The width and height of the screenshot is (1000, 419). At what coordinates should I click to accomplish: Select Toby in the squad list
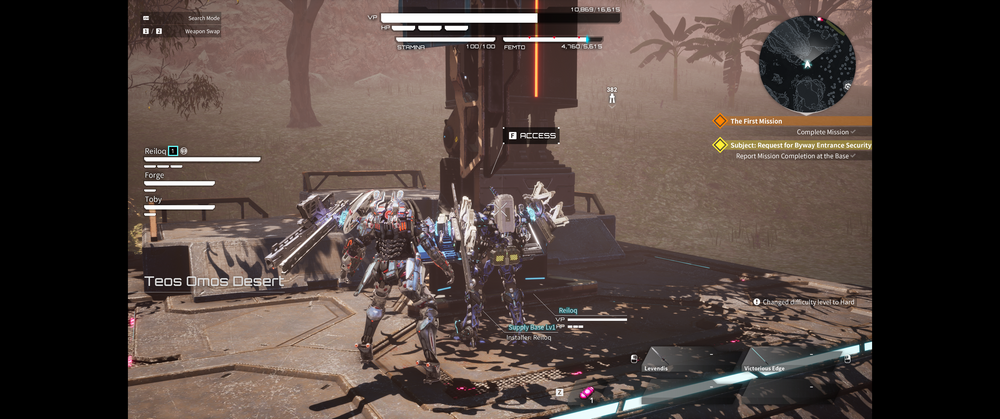pyautogui.click(x=153, y=199)
